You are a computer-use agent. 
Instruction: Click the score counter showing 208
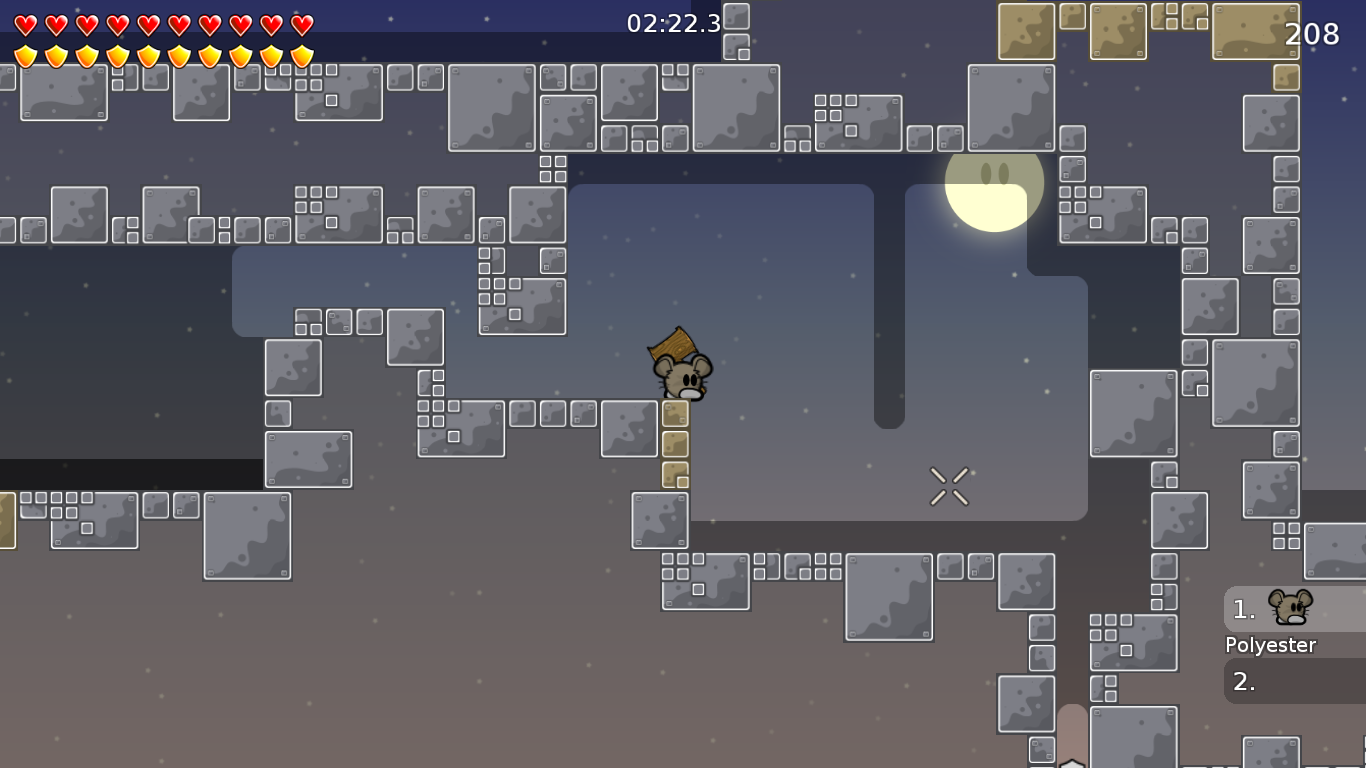pyautogui.click(x=1312, y=34)
